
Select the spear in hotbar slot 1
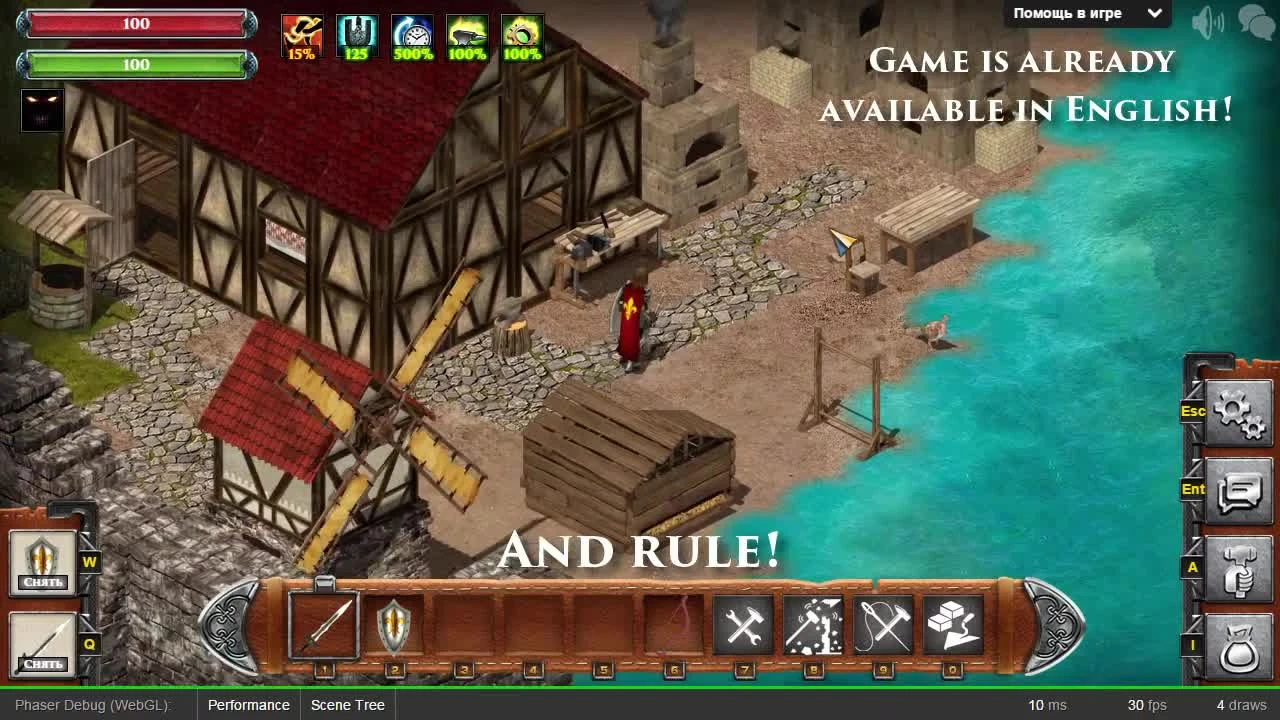[322, 622]
